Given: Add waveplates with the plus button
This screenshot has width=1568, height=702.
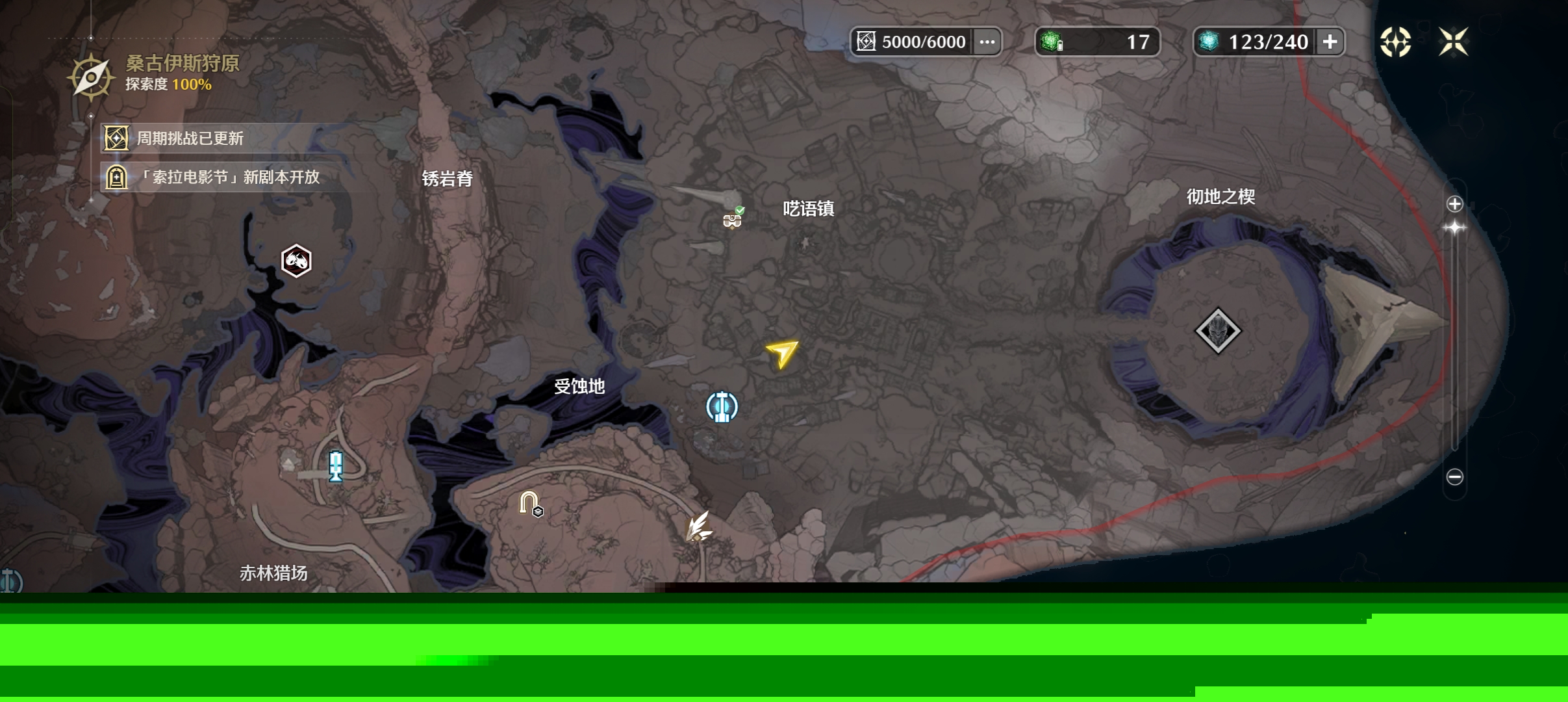Looking at the screenshot, I should tap(1330, 42).
